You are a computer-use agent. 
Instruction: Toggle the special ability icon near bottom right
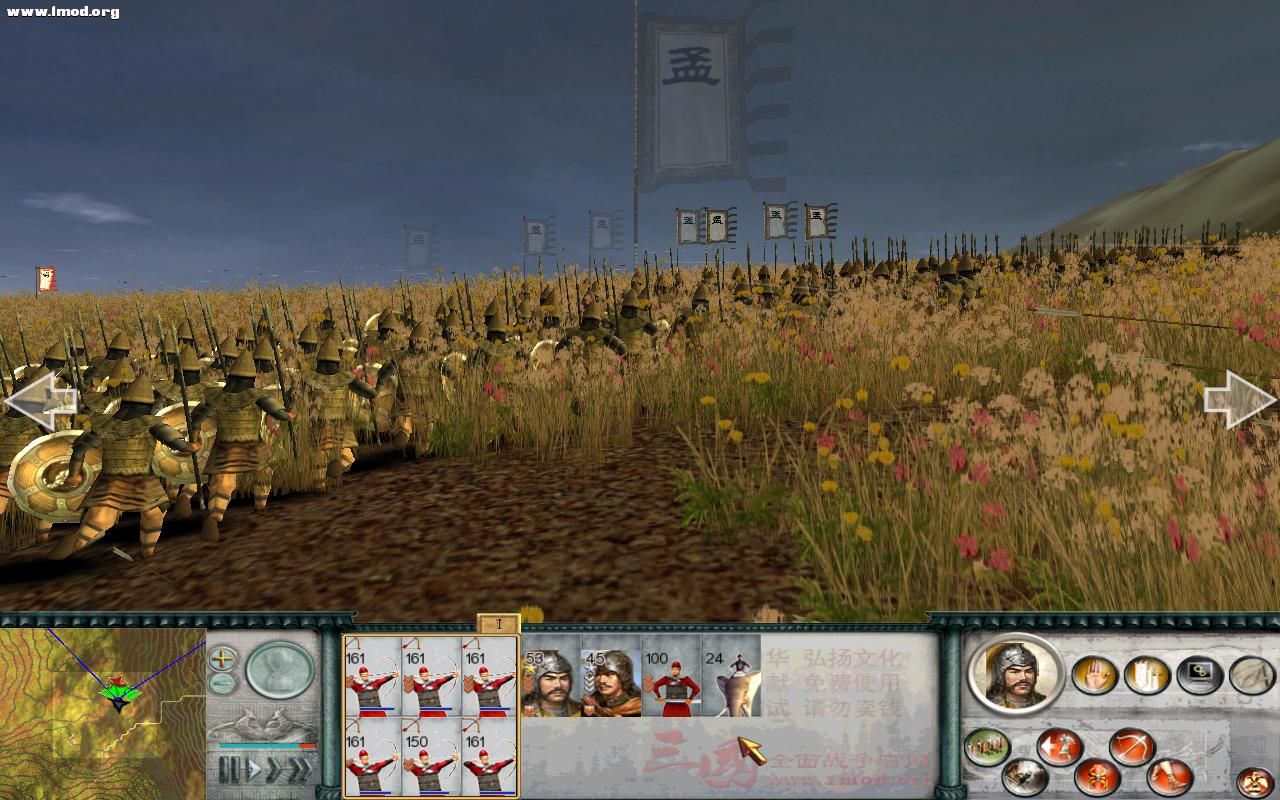[1255, 780]
